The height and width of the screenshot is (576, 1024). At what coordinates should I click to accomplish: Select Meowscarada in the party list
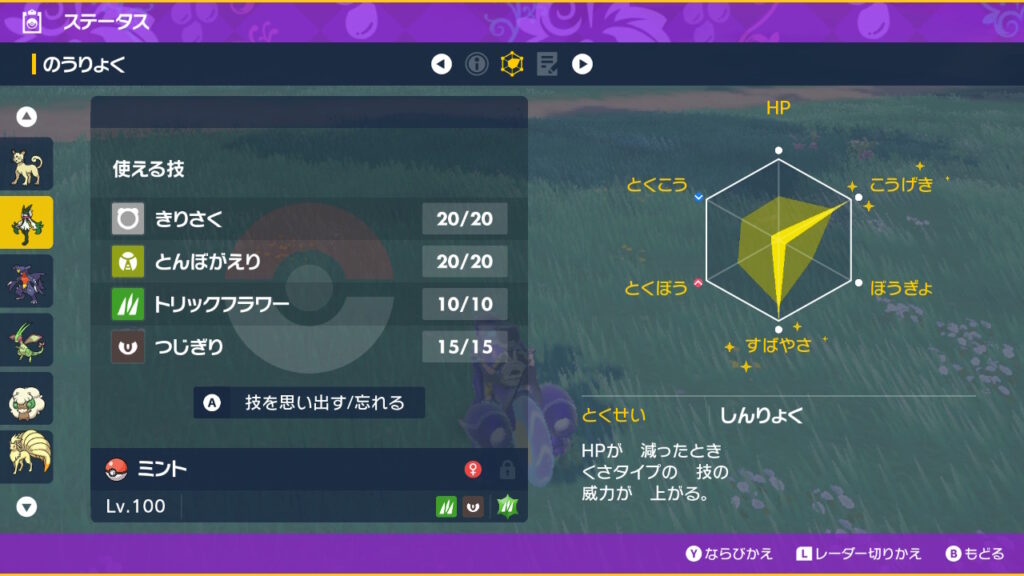point(27,223)
